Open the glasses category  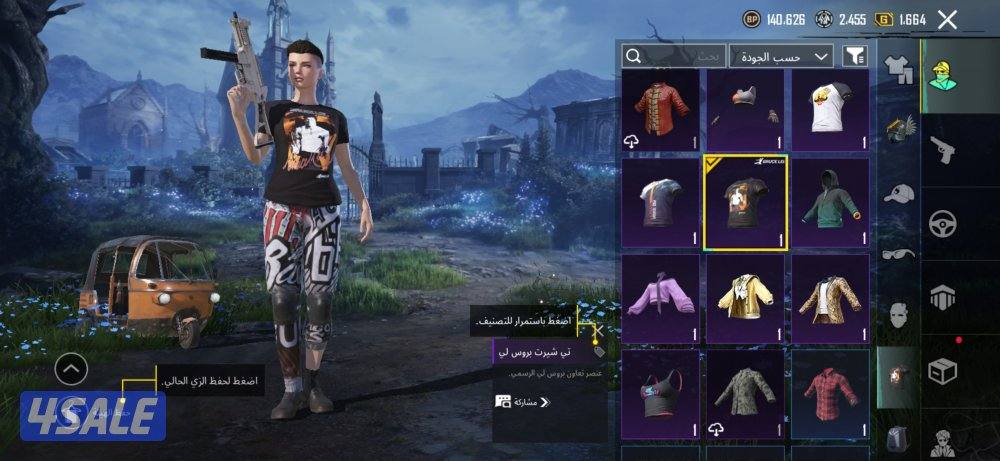coord(899,254)
